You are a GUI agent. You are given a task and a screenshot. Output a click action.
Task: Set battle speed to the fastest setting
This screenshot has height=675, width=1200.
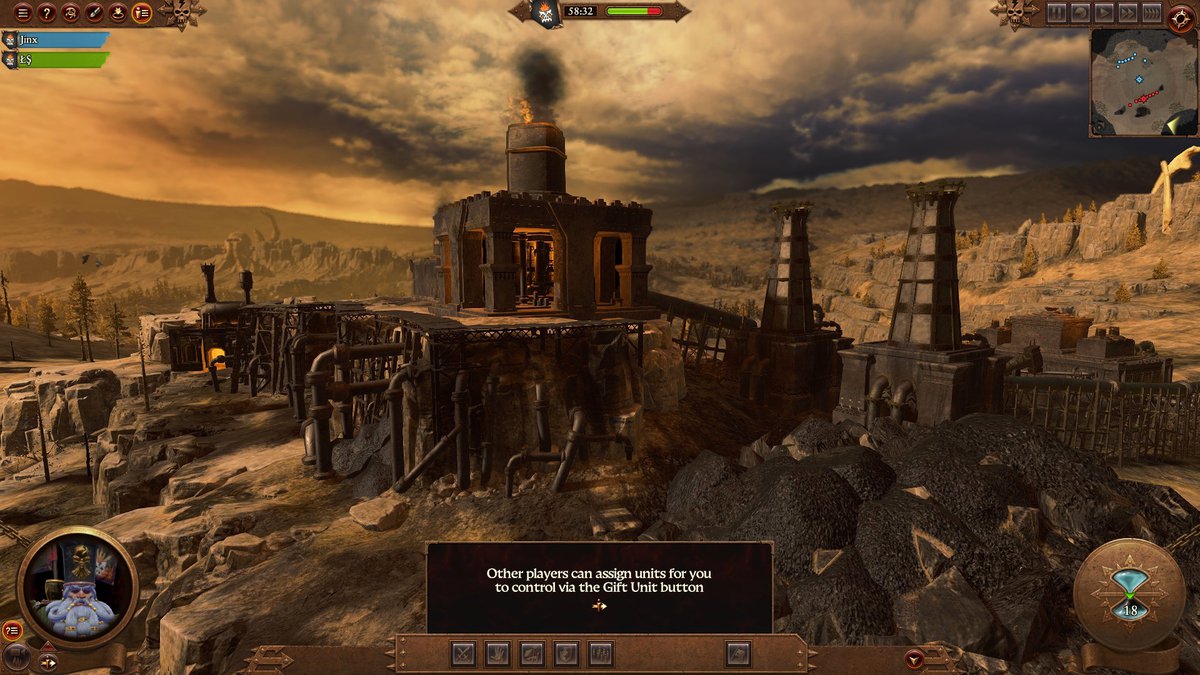point(1152,13)
